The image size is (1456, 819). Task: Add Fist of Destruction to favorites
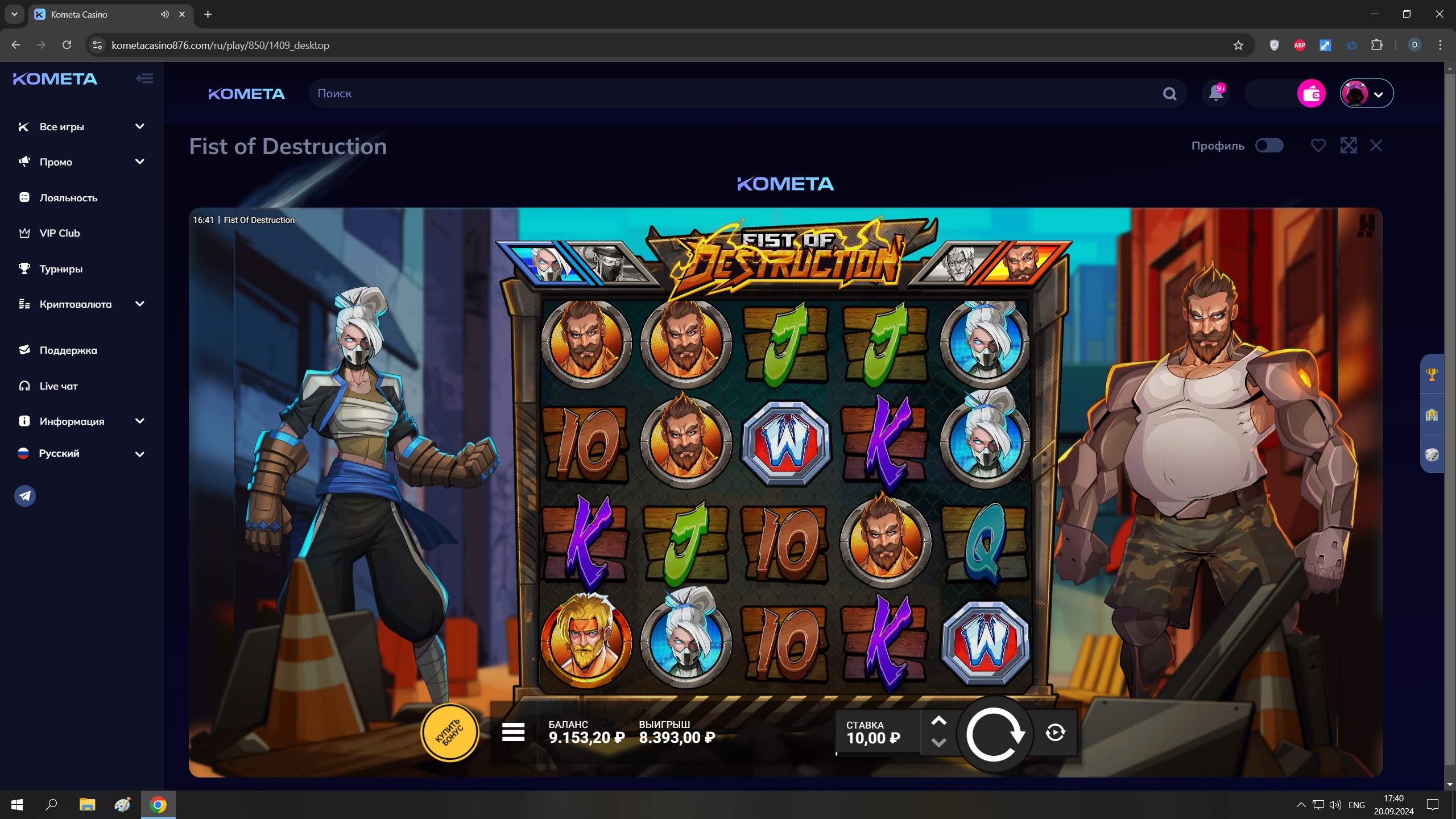(1318, 146)
